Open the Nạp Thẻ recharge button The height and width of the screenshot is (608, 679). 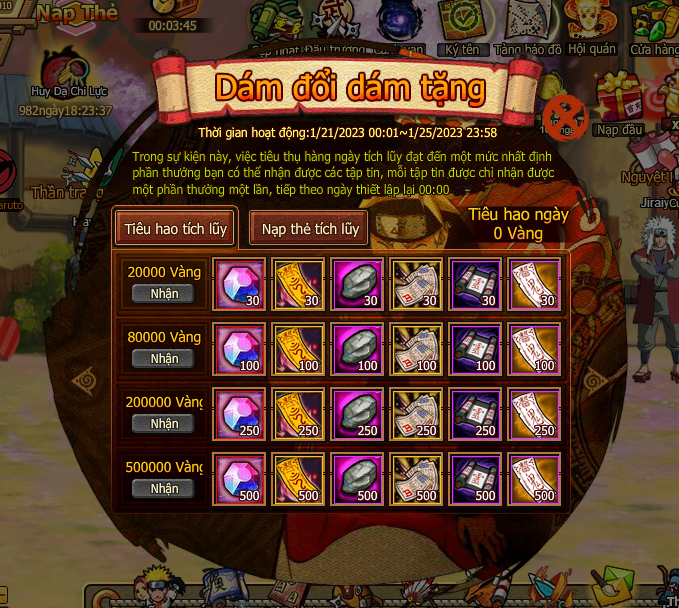click(79, 13)
